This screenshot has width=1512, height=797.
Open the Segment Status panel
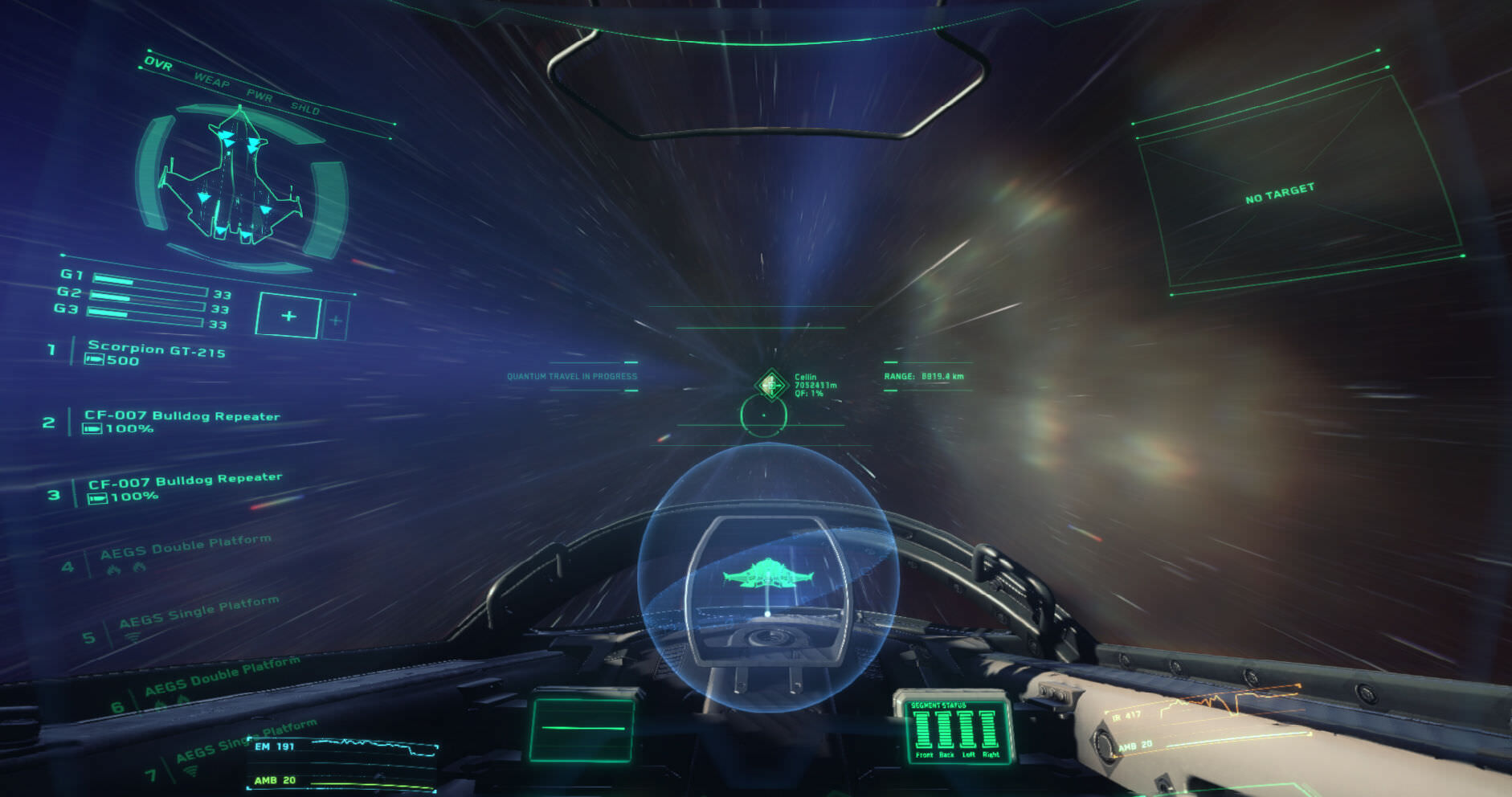[x=954, y=730]
